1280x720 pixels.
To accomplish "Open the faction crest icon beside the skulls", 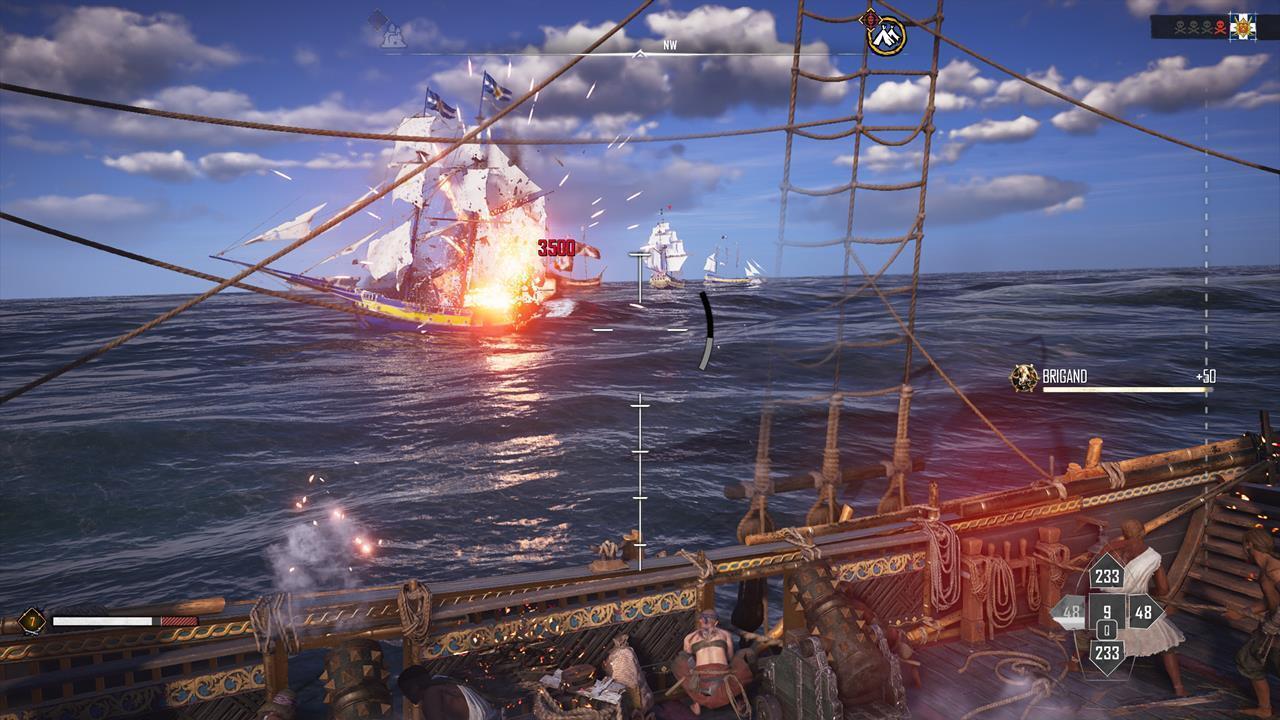I will pyautogui.click(x=1243, y=26).
